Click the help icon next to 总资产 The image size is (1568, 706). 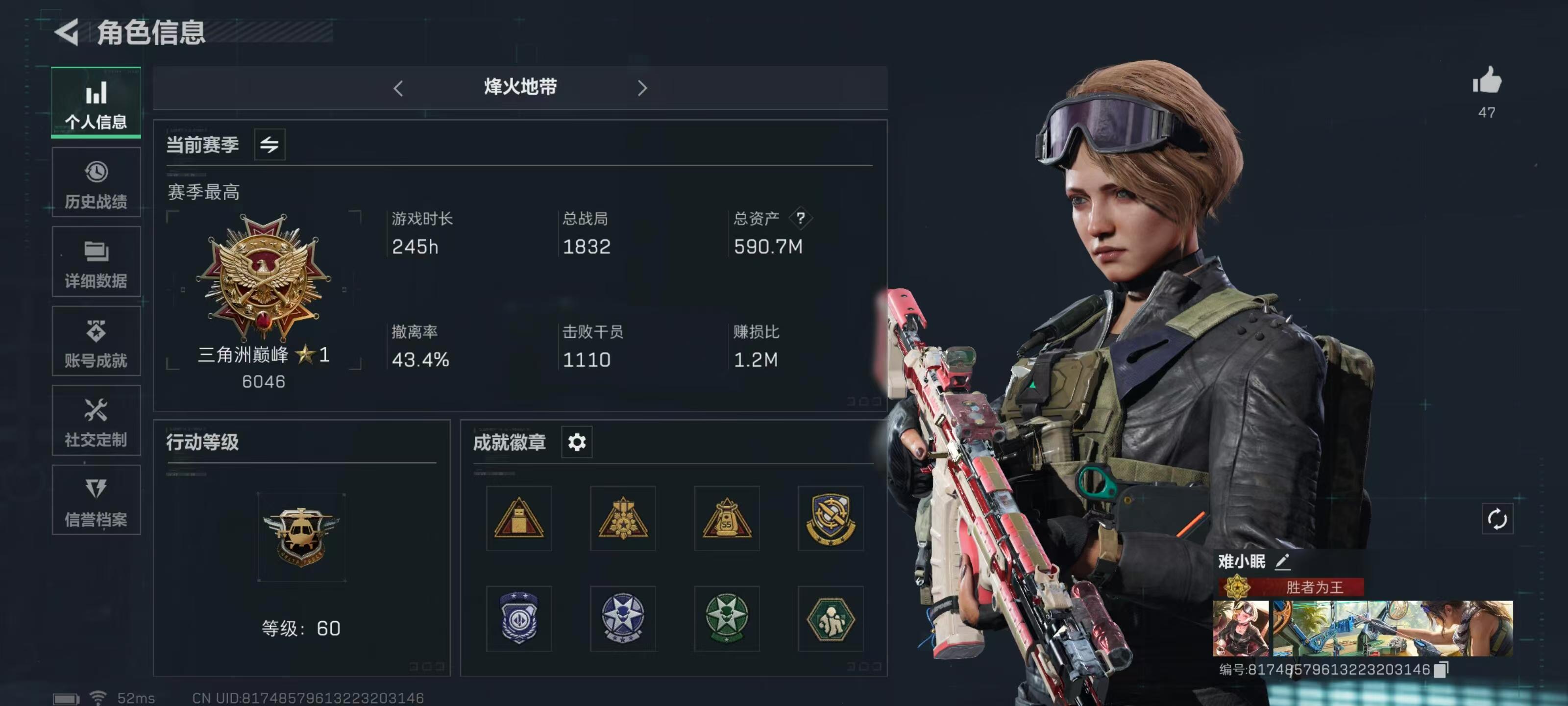pos(802,219)
